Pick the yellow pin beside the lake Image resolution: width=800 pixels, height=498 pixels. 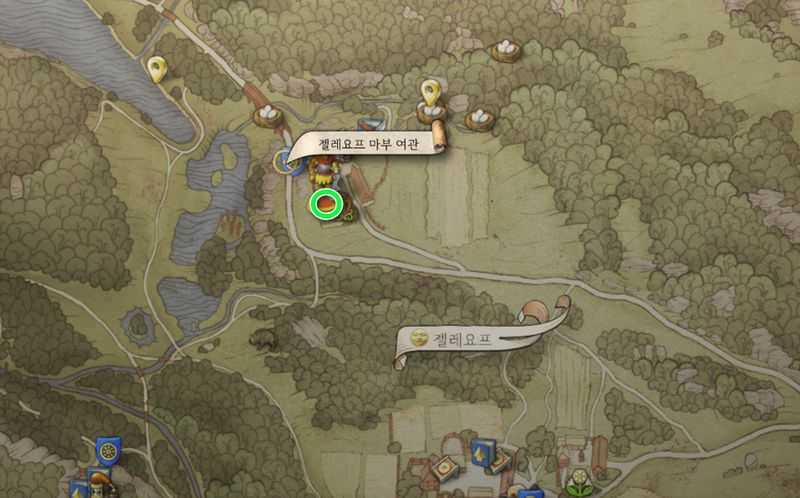156,69
